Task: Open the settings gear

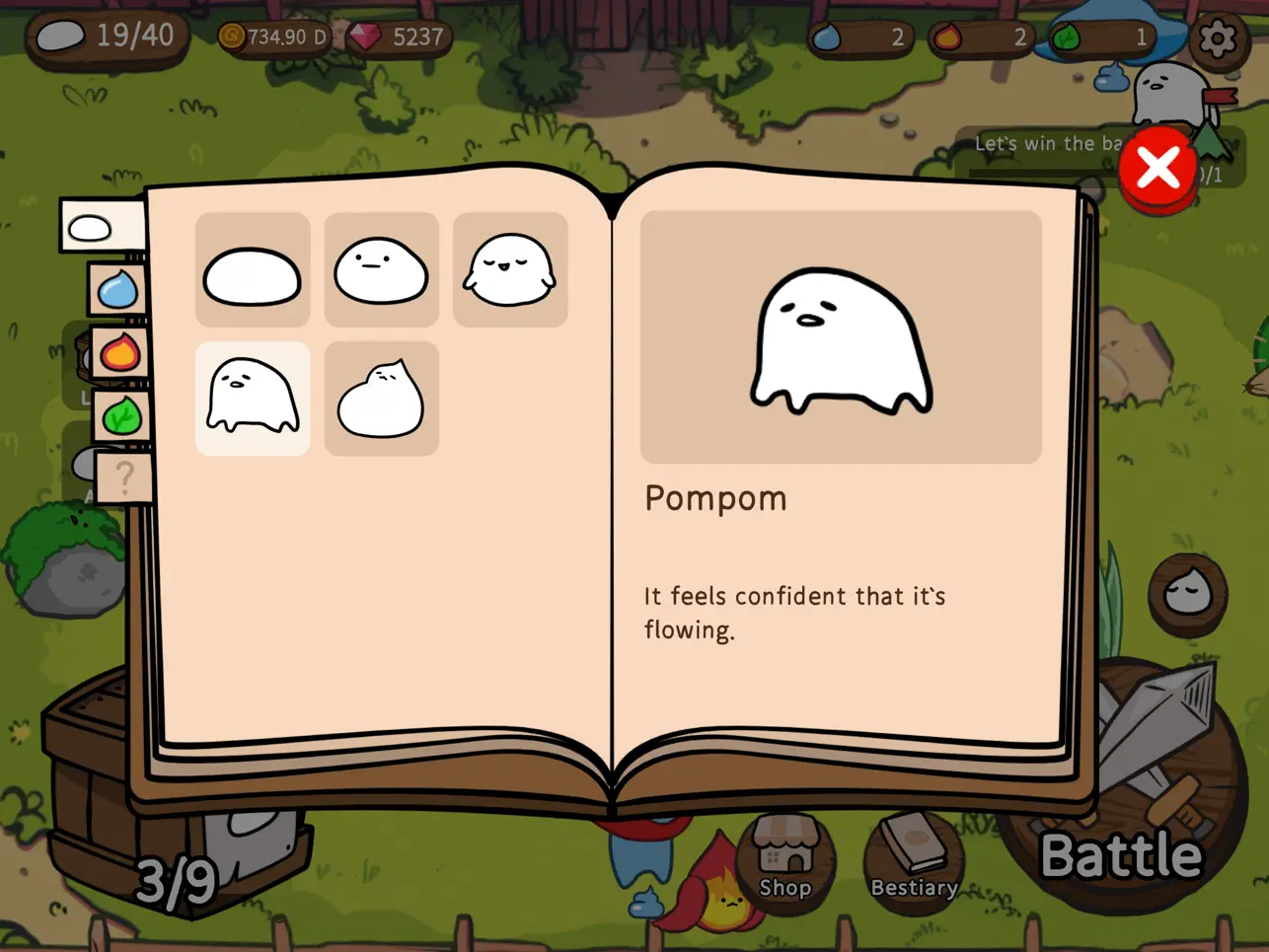Action: point(1217,37)
